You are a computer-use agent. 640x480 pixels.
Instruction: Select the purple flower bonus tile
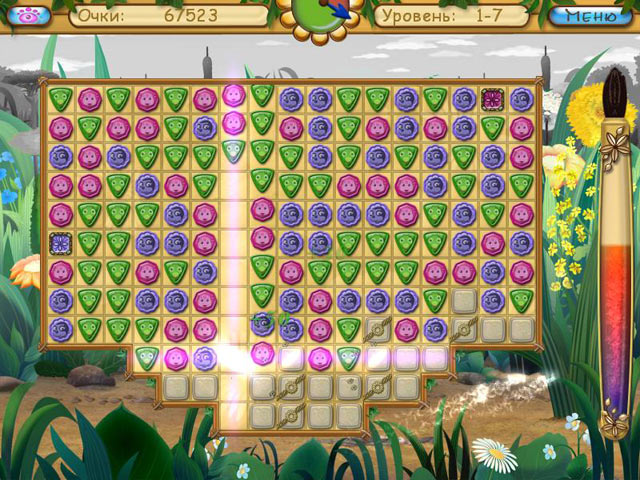60,242
